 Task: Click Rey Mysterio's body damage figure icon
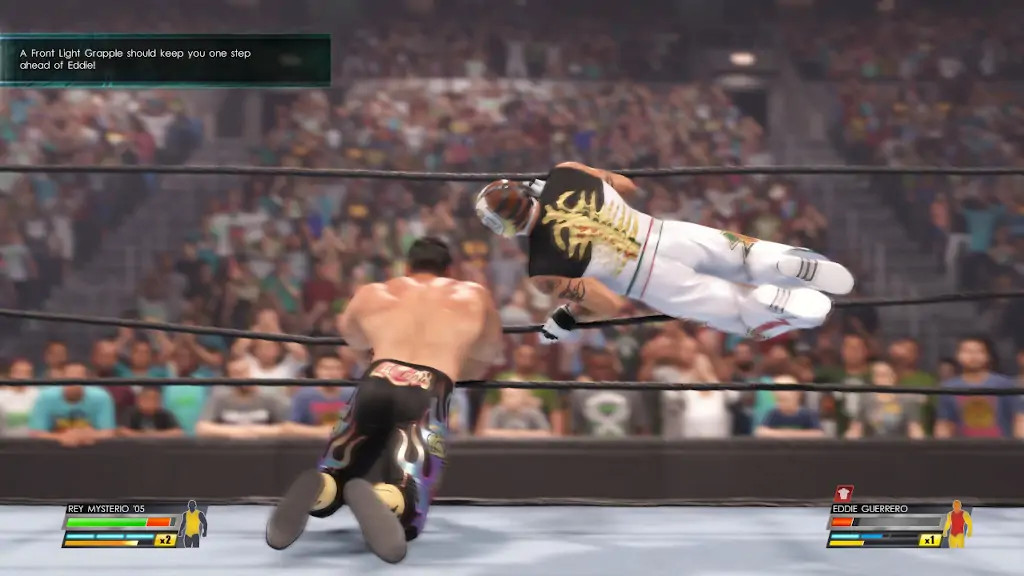(193, 524)
